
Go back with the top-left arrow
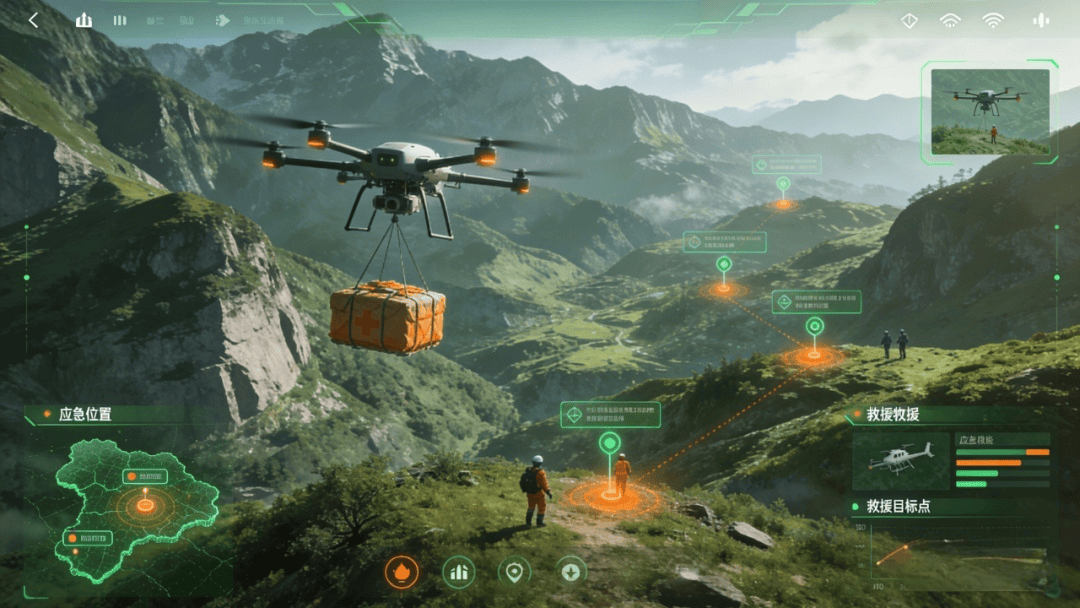tap(33, 20)
